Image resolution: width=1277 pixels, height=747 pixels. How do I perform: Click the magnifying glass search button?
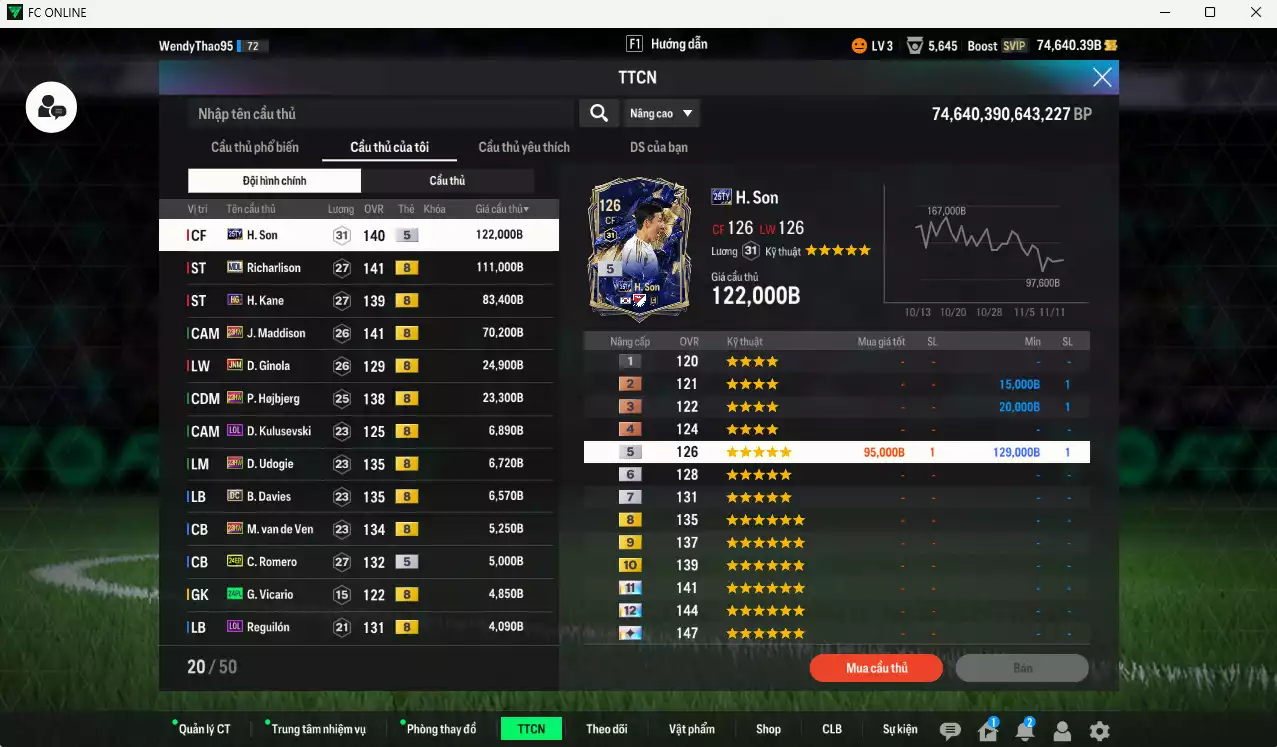(x=598, y=113)
